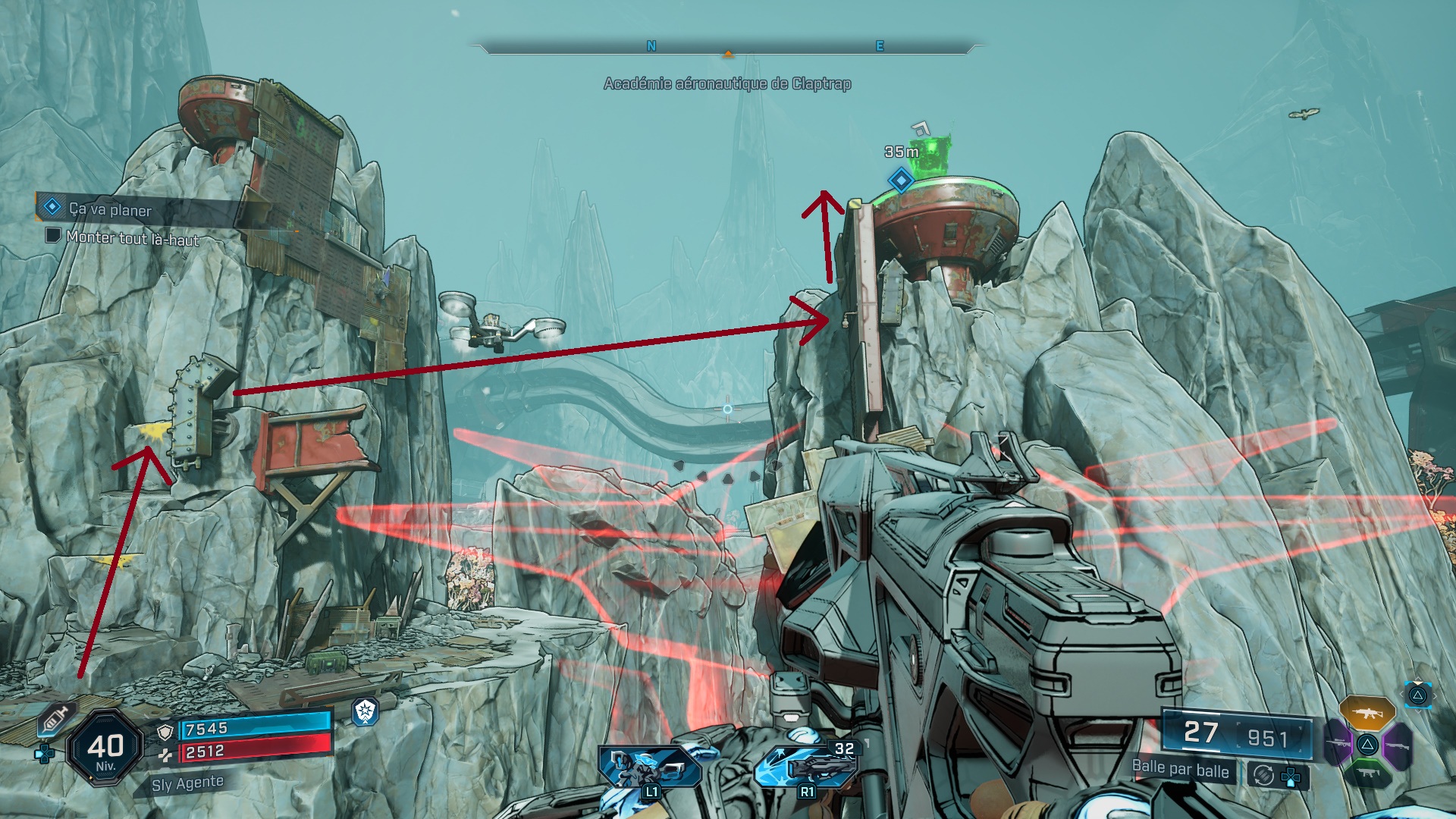1456x819 pixels.
Task: Toggle the "Balle par balle" fire mode
Action: click(1180, 769)
